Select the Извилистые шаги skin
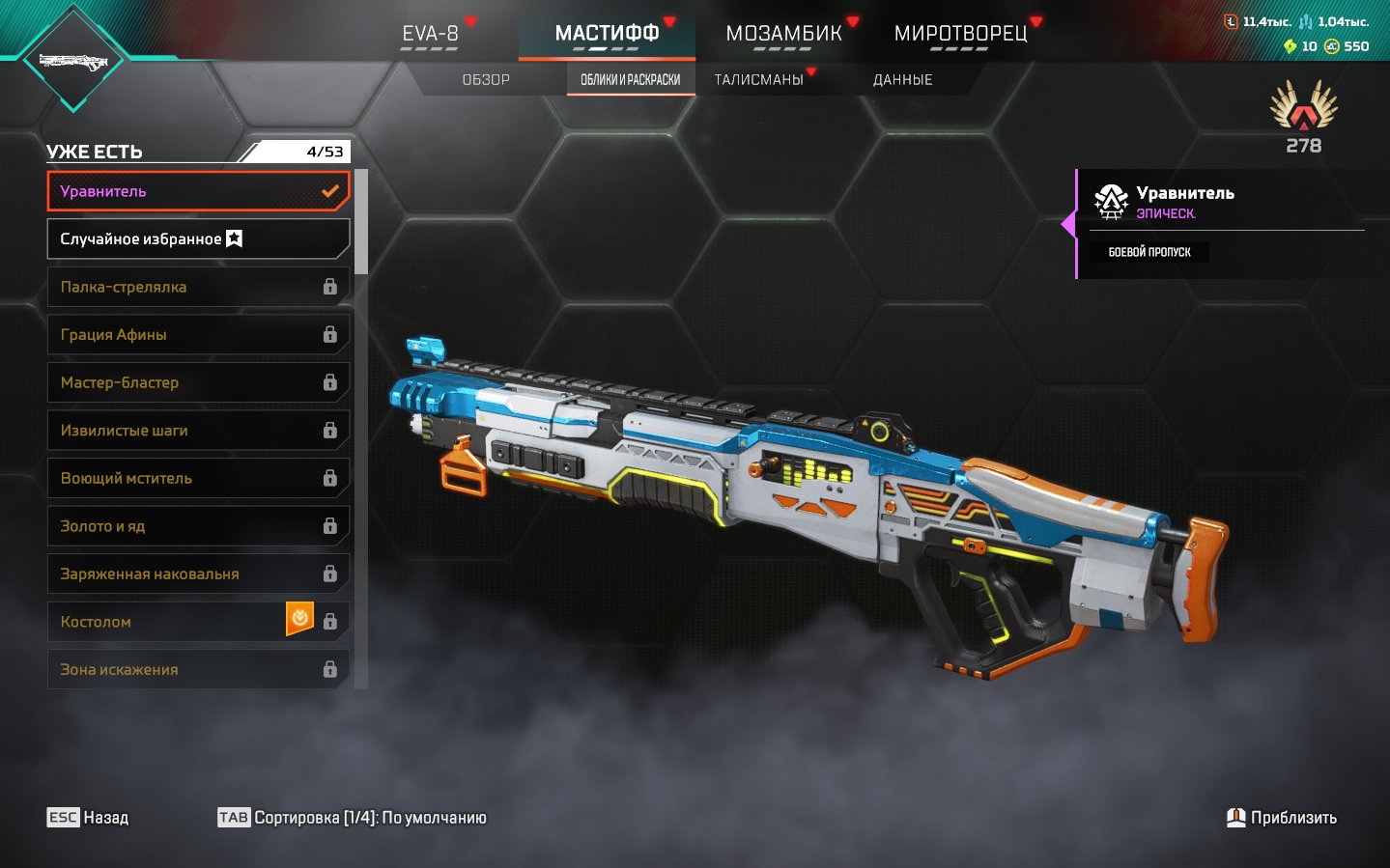 (198, 430)
